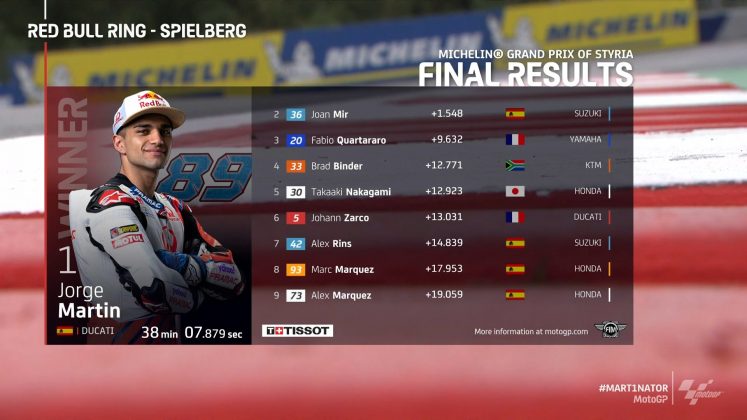Click Brad Binder's fourth place row
747x420 pixels.
(440, 166)
